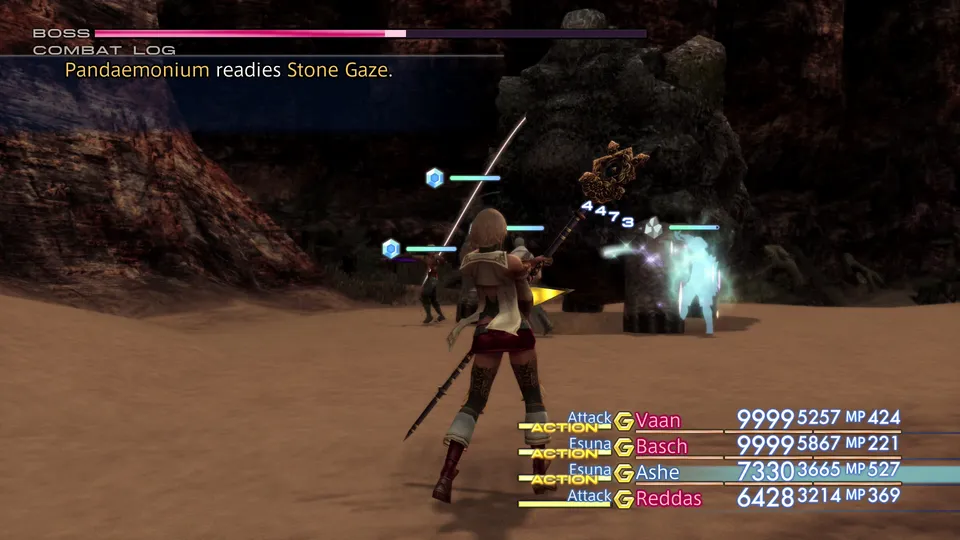Choose Ashe's party row
The width and height of the screenshot is (960, 540).
657,472
